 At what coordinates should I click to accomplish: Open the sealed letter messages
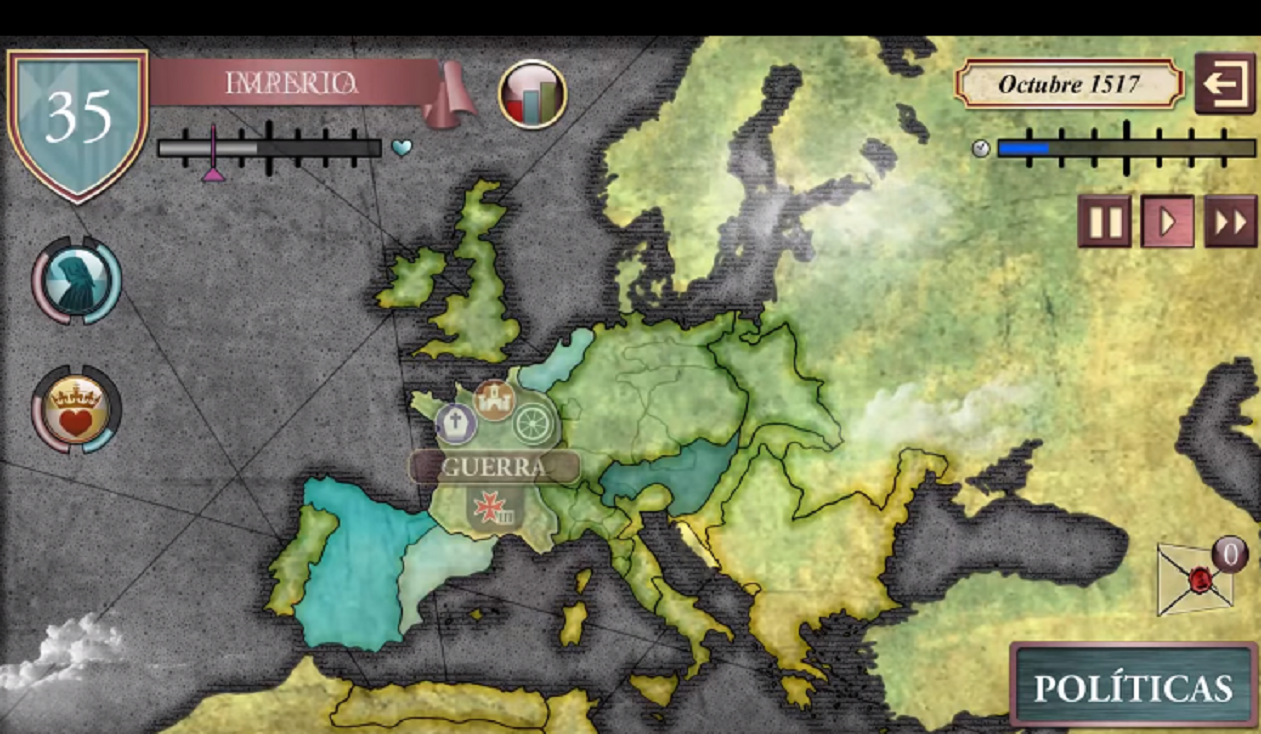coord(1195,579)
